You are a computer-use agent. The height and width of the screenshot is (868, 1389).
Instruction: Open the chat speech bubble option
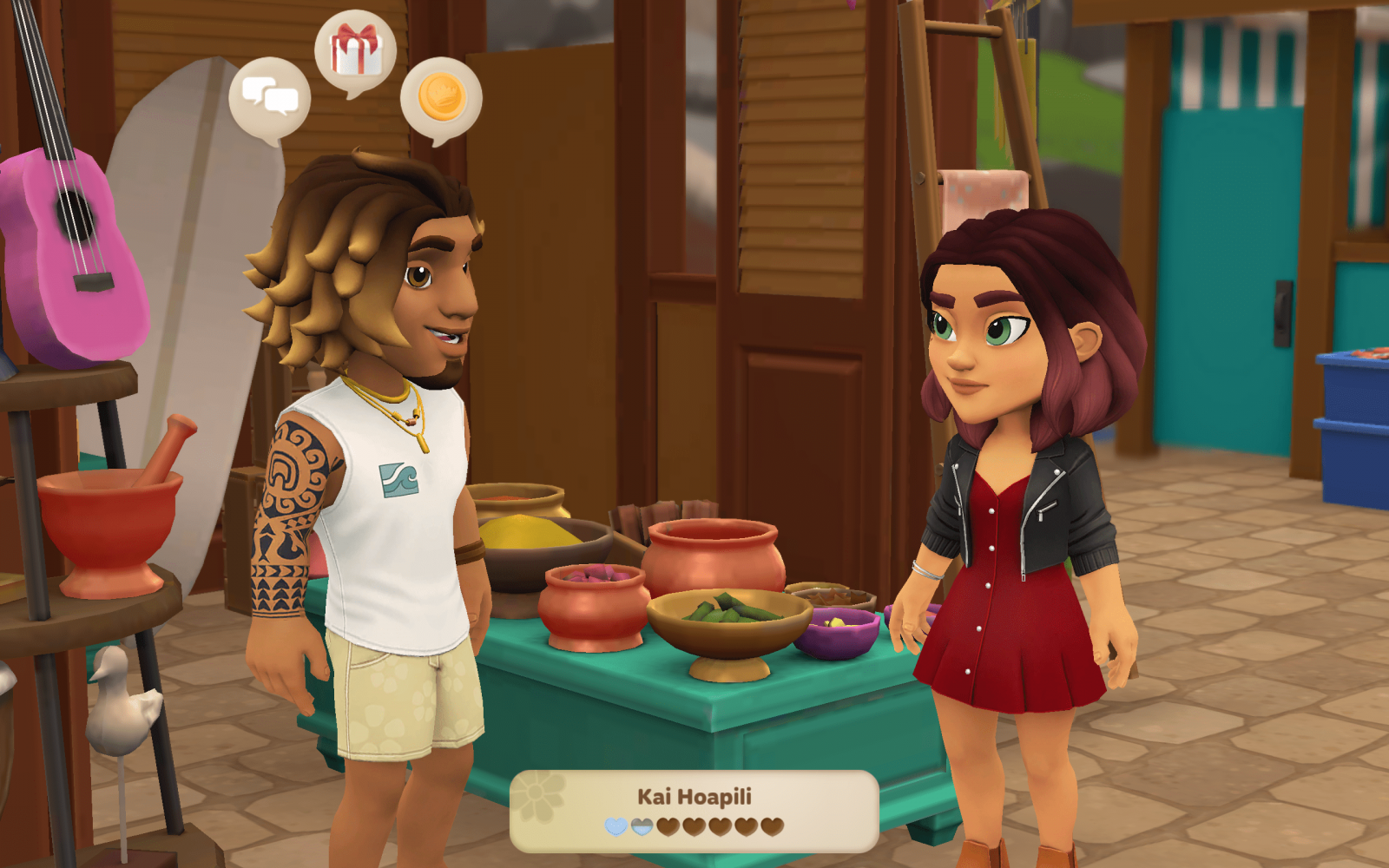coord(269,97)
